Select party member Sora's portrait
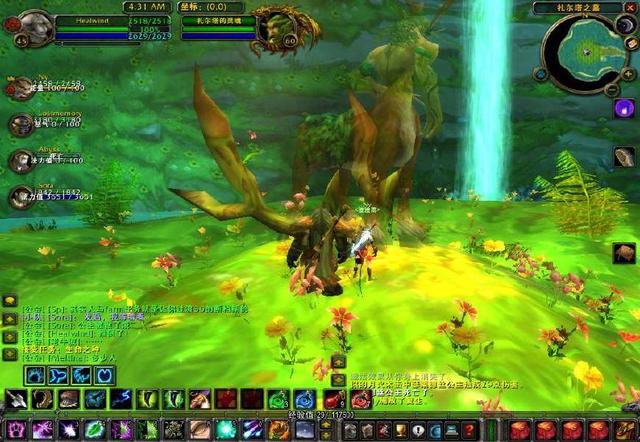 click(x=20, y=196)
